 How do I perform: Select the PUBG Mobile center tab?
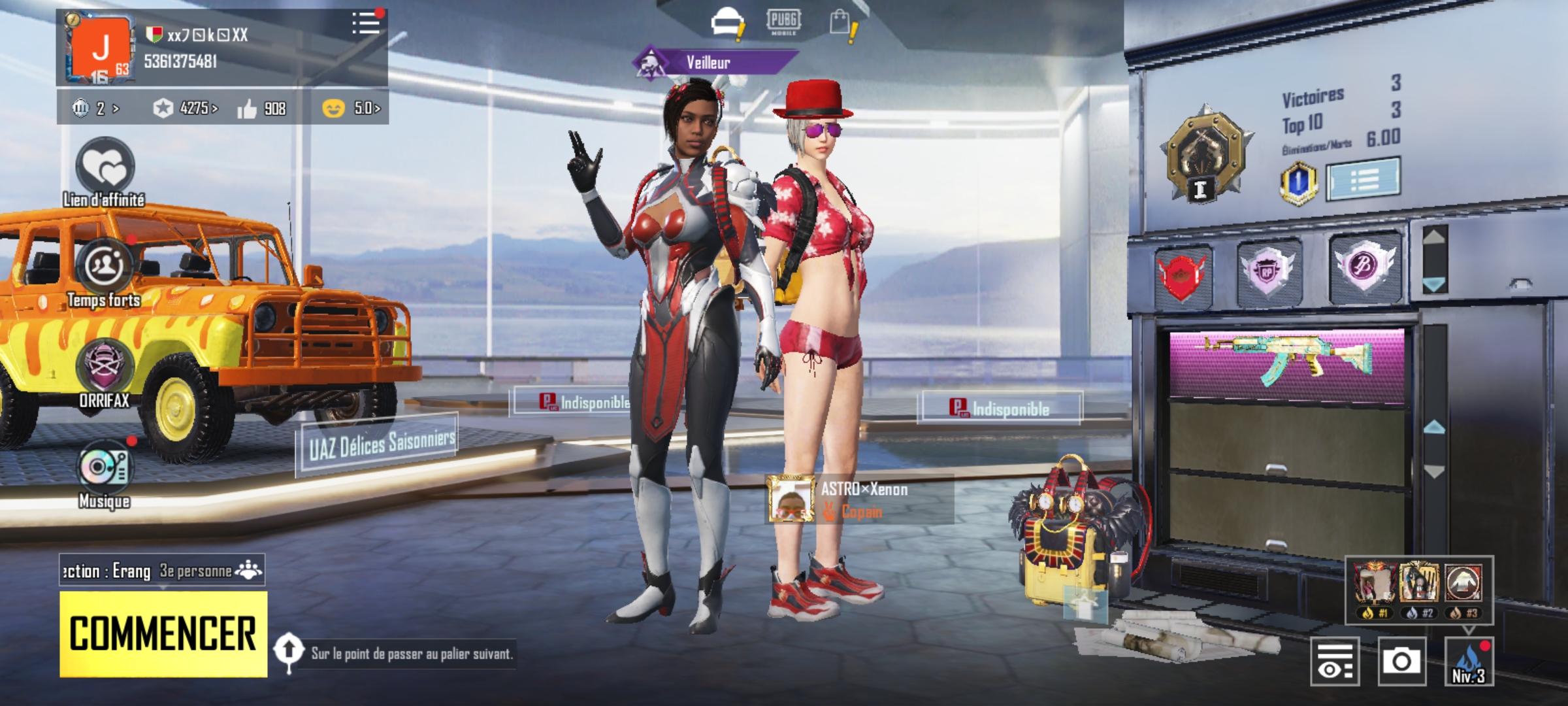(783, 22)
